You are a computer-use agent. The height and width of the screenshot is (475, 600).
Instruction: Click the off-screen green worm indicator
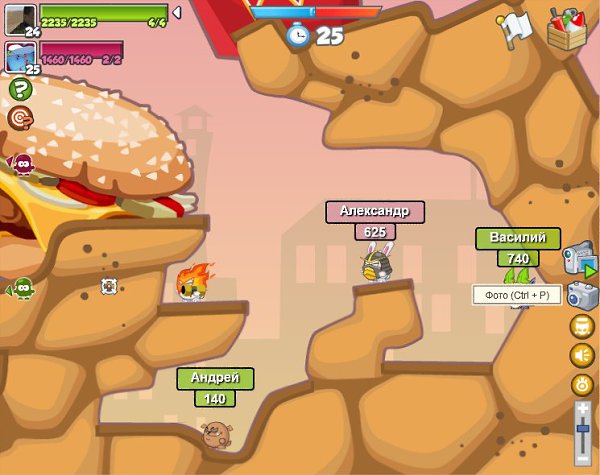20,289
